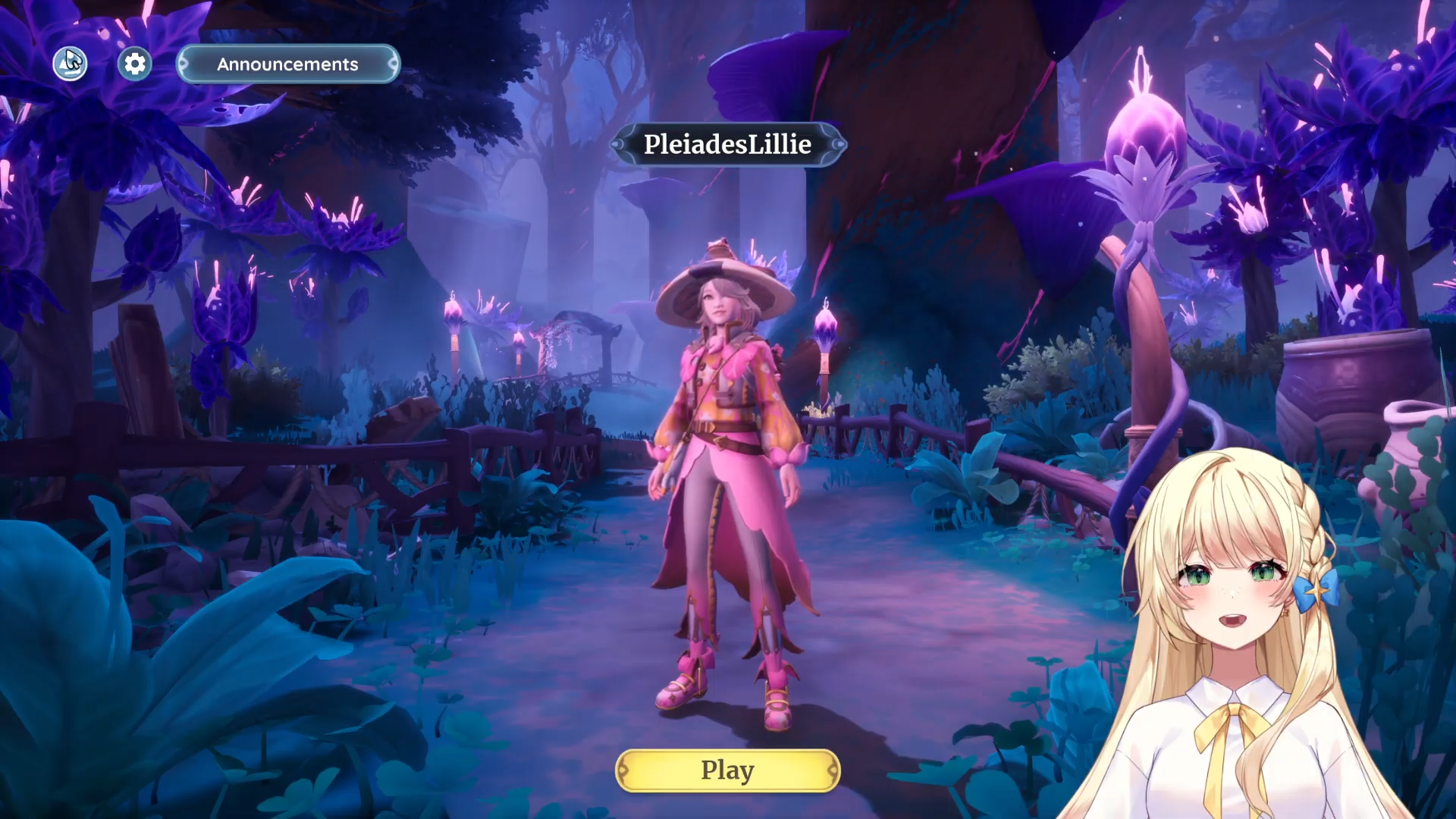1456x819 pixels.
Task: Start the game with the Play button
Action: [x=727, y=770]
